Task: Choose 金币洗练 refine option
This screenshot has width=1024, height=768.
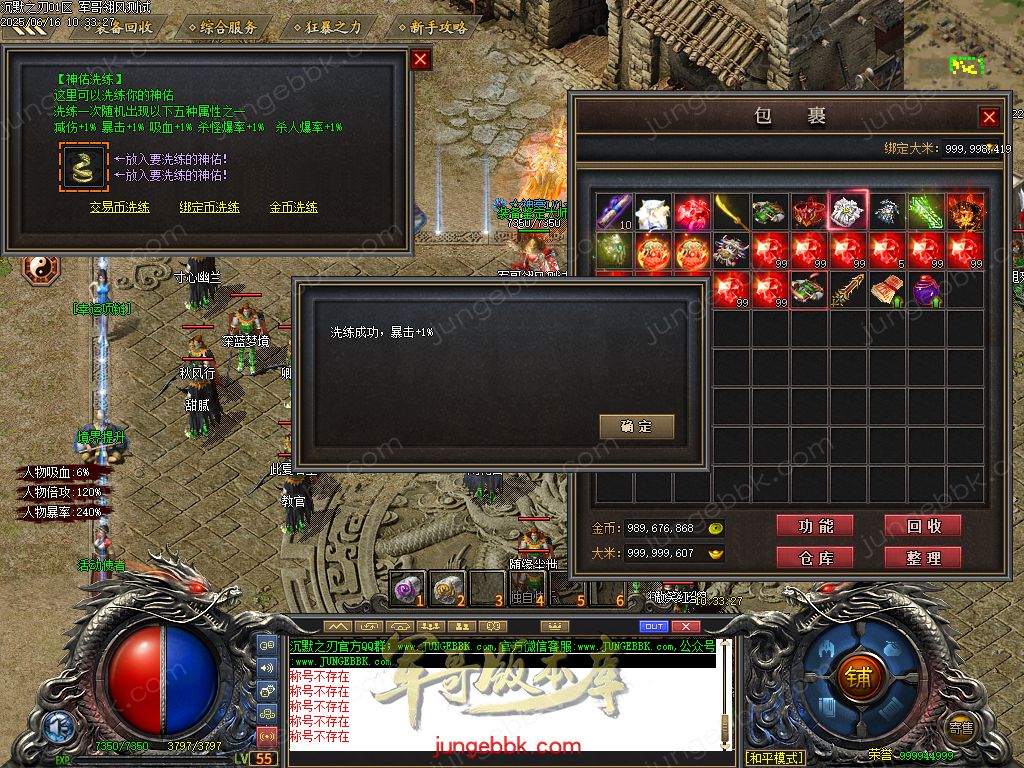Action: point(294,207)
